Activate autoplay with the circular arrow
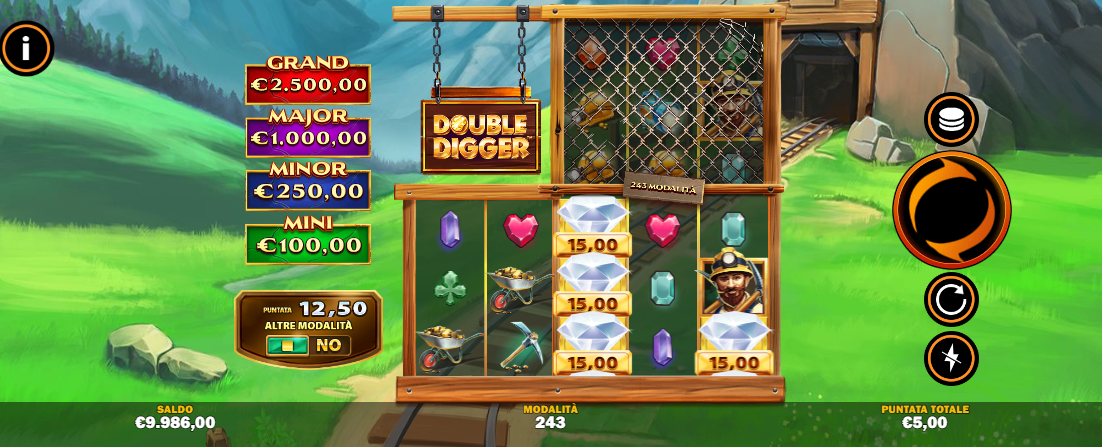Image resolution: width=1102 pixels, height=447 pixels. click(x=951, y=299)
